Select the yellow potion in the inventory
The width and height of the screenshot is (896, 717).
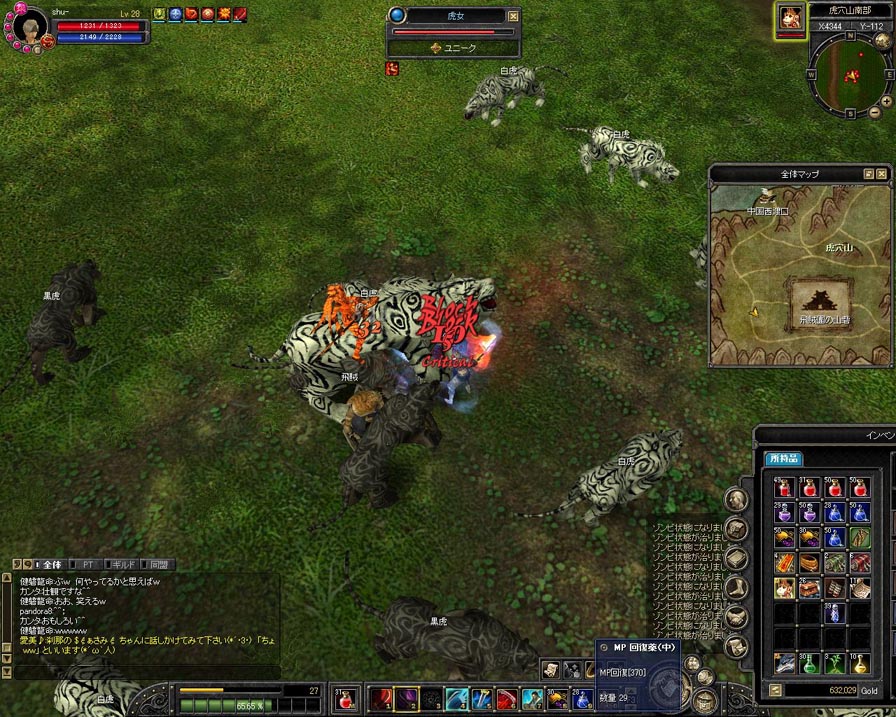pyautogui.click(x=859, y=662)
